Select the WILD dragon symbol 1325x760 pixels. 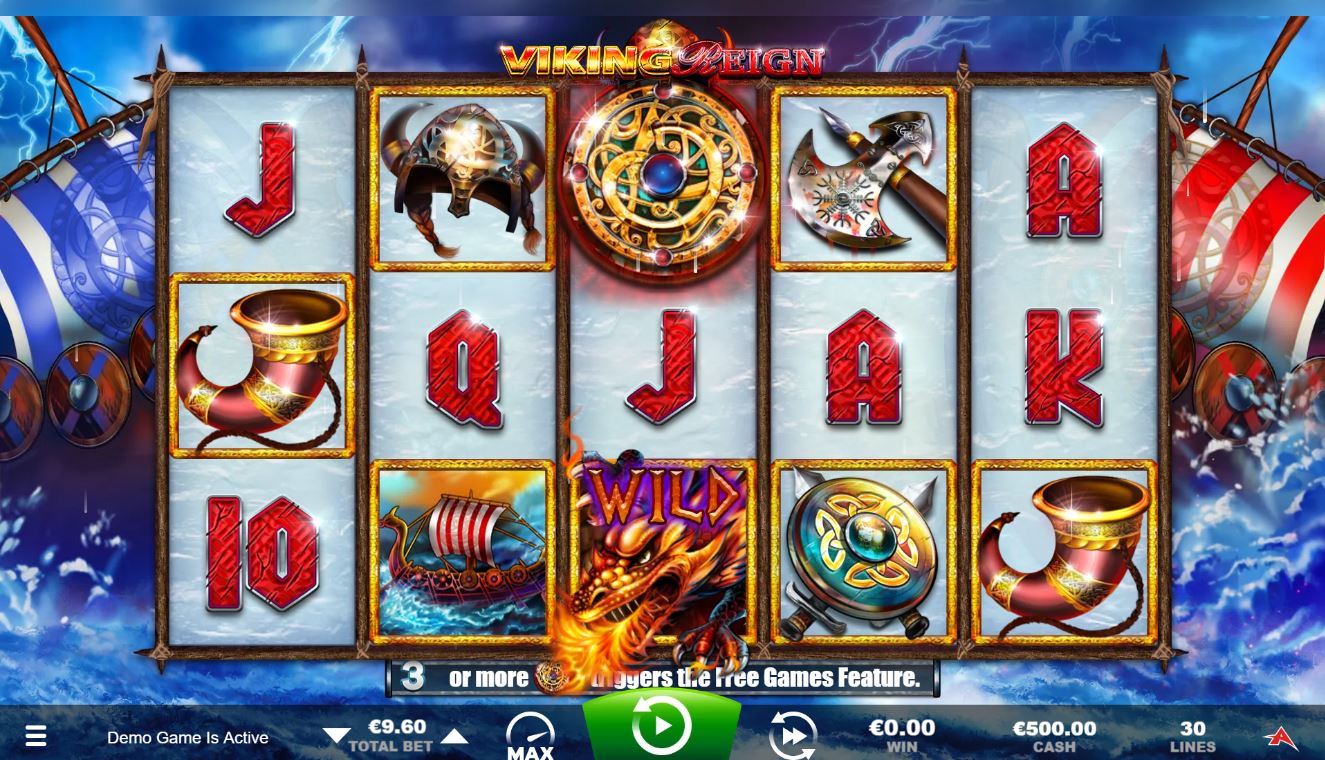tap(660, 555)
